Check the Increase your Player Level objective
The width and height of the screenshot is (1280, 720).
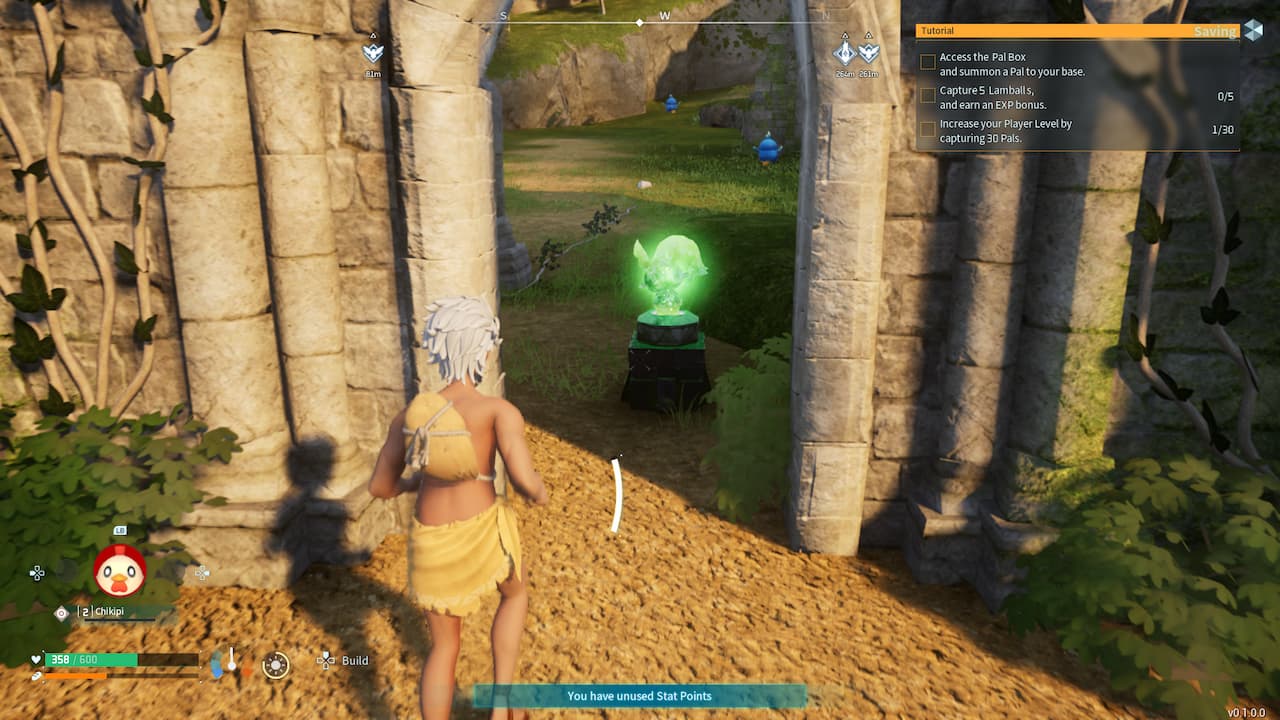(x=928, y=128)
